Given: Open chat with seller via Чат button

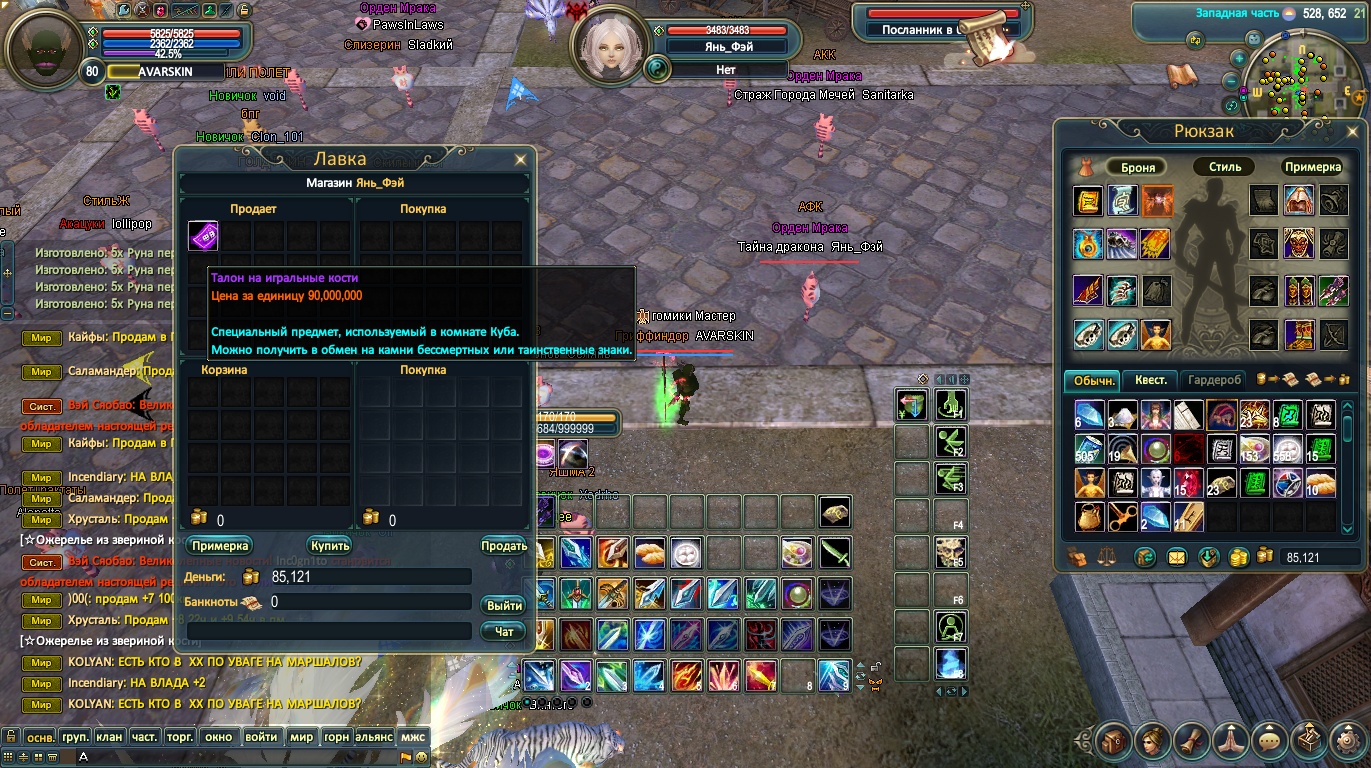Looking at the screenshot, I should pyautogui.click(x=504, y=632).
